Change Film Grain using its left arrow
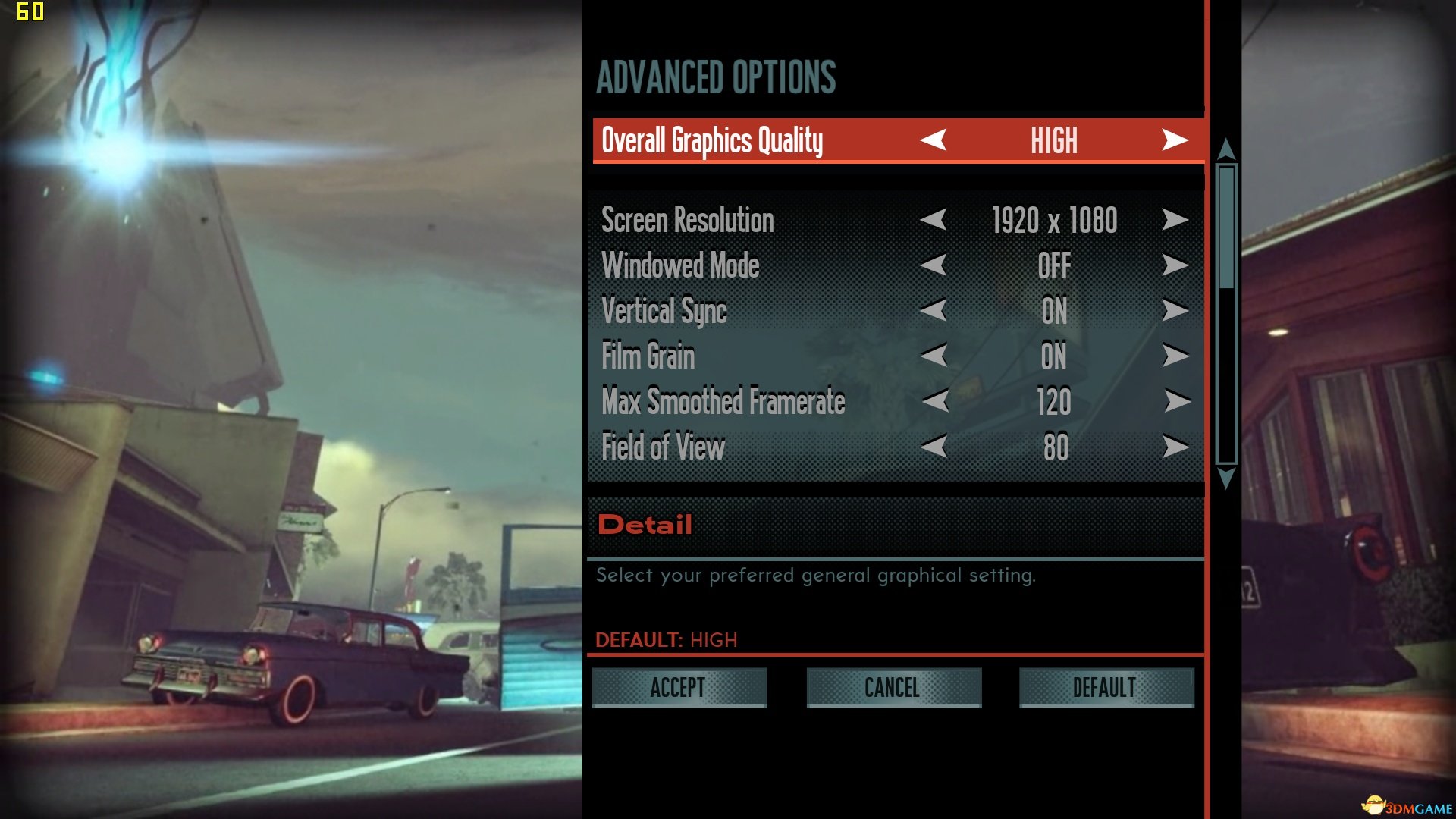Screen dimensions: 1456x819 coord(934,356)
